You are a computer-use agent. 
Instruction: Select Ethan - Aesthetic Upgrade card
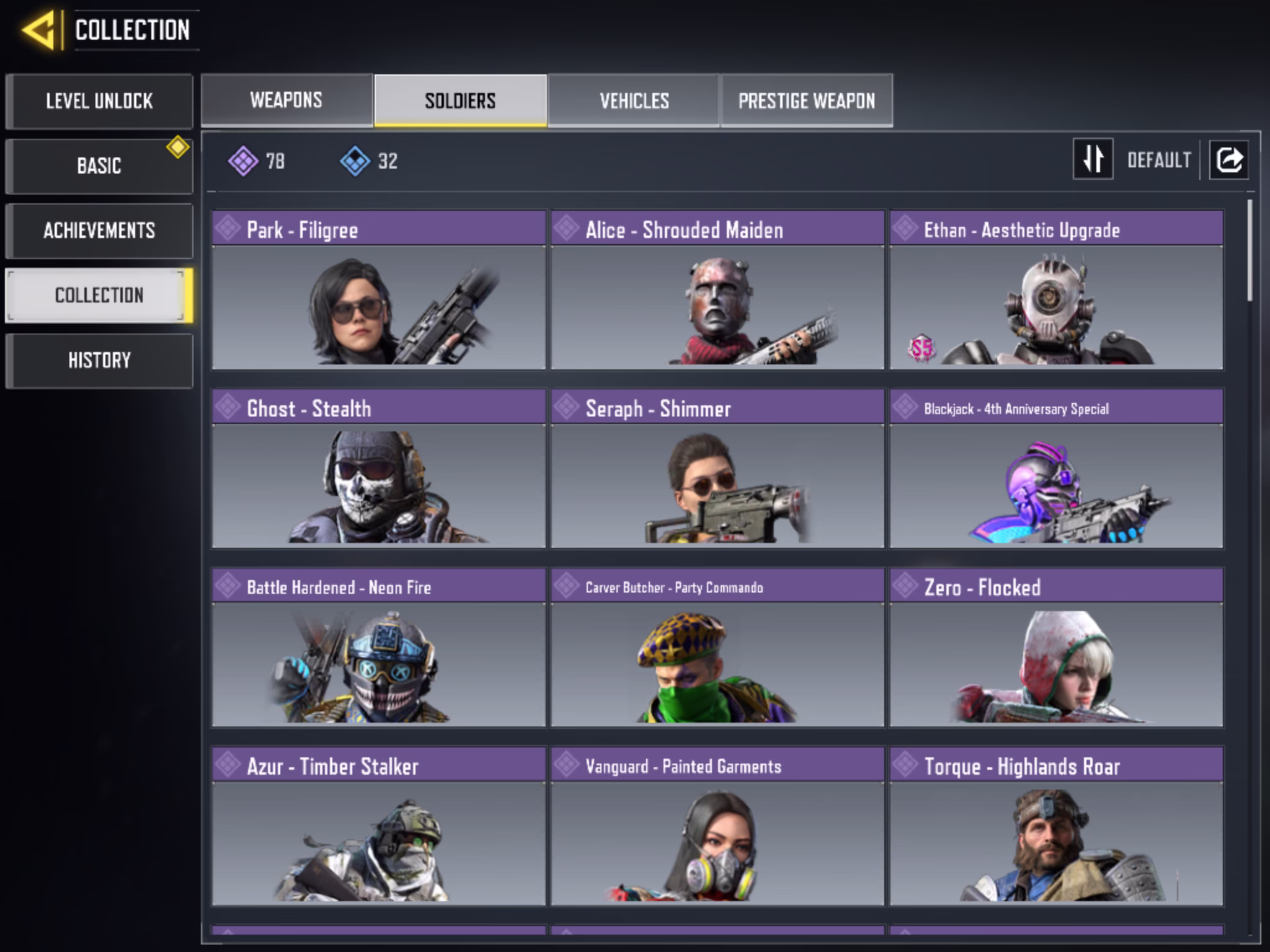[1056, 290]
